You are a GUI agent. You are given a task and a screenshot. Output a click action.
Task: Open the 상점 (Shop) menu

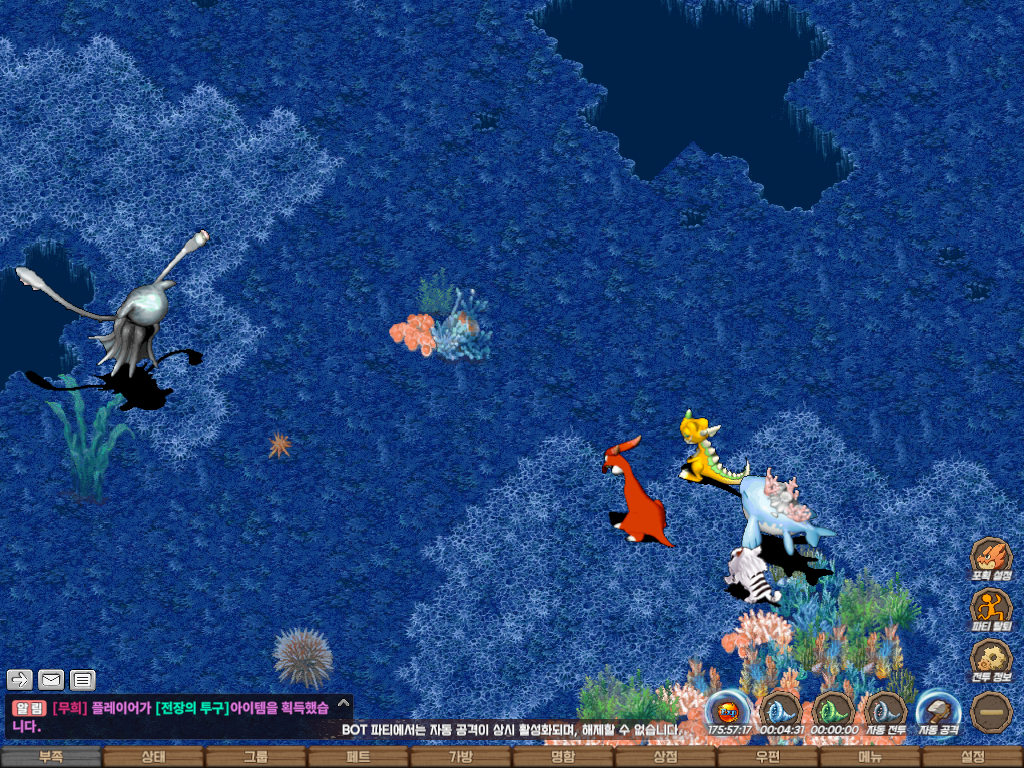[665, 757]
